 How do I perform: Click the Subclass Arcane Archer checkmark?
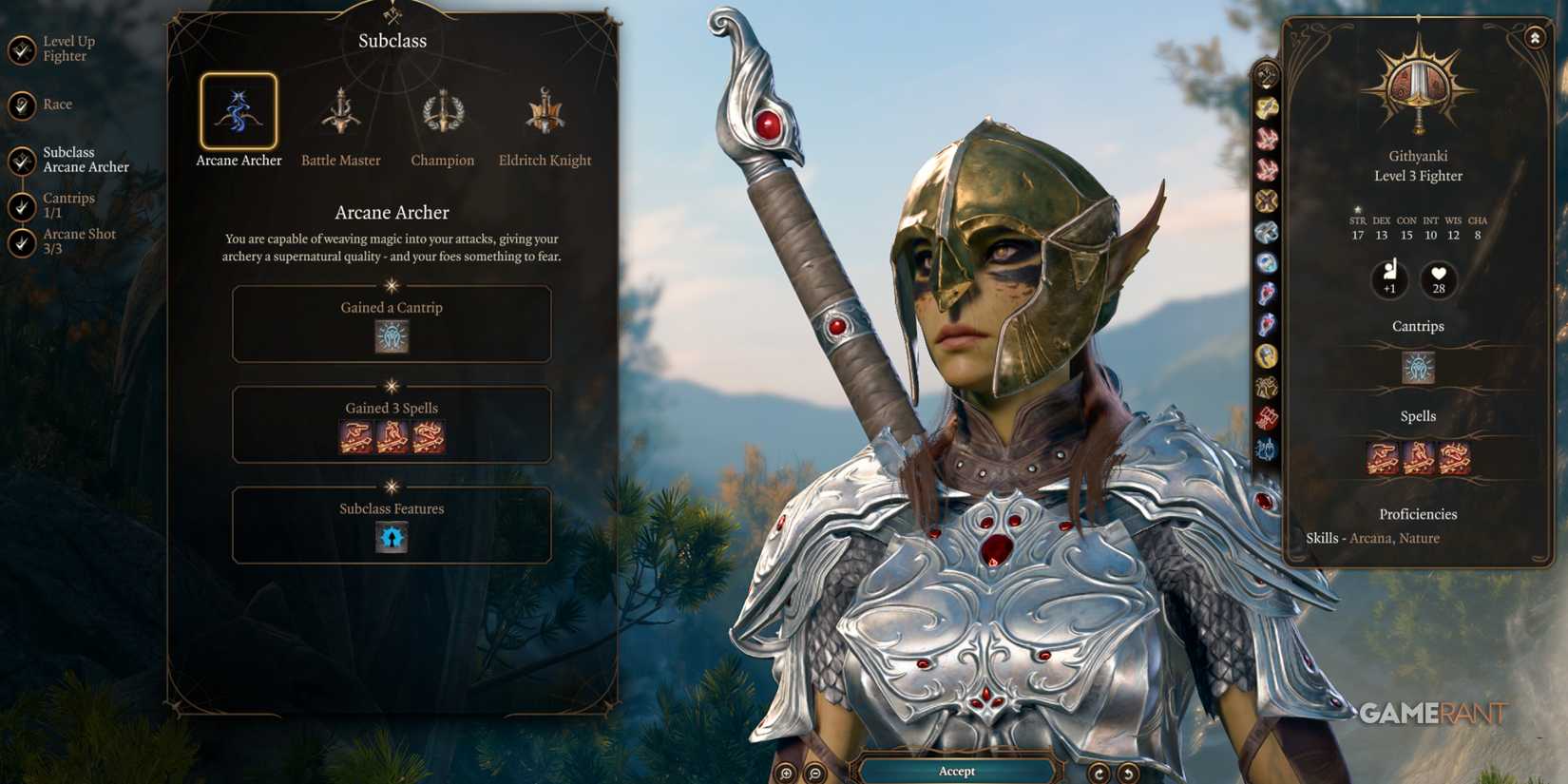pos(21,159)
